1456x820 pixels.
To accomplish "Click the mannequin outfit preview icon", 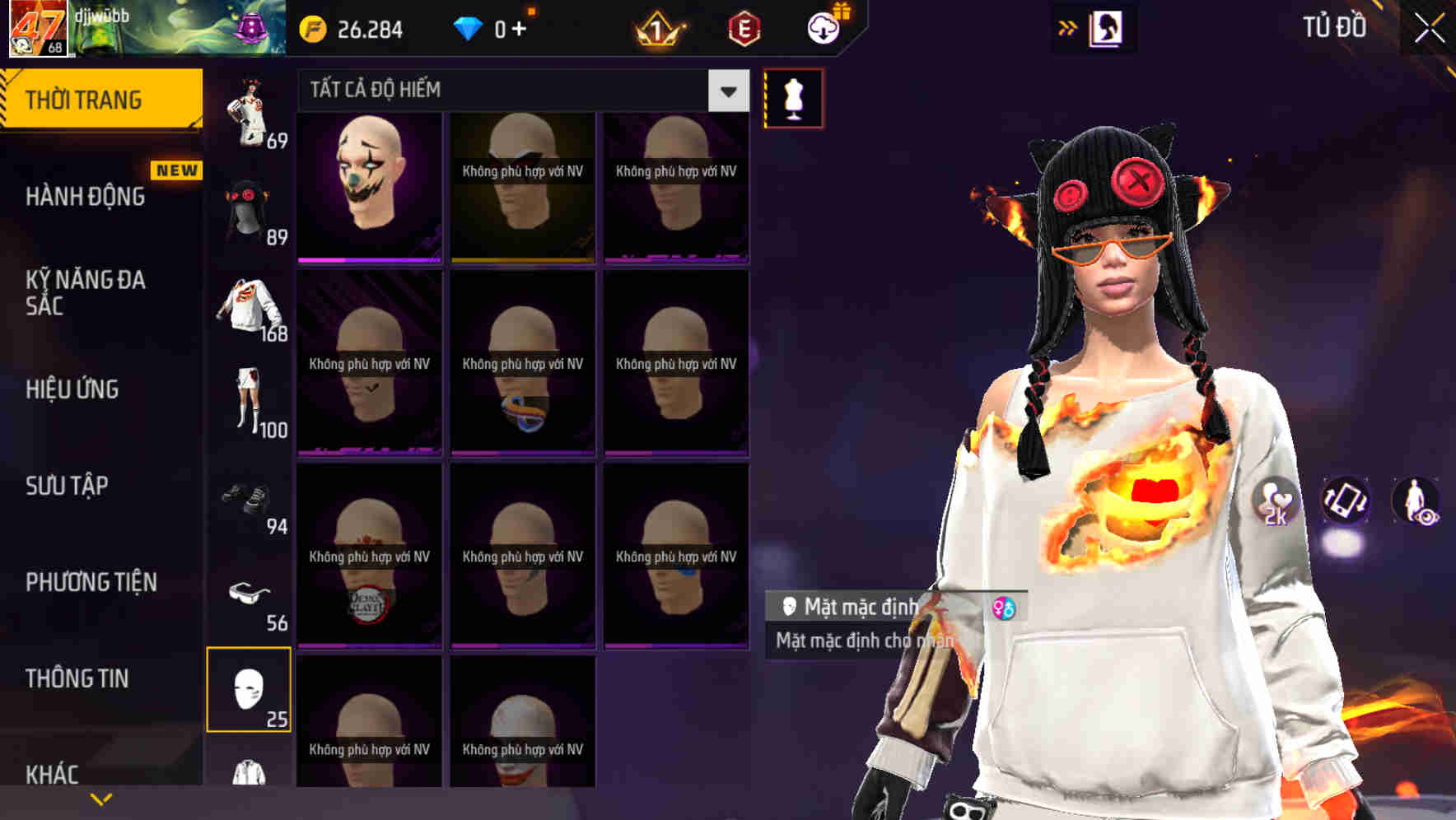I will pos(792,97).
